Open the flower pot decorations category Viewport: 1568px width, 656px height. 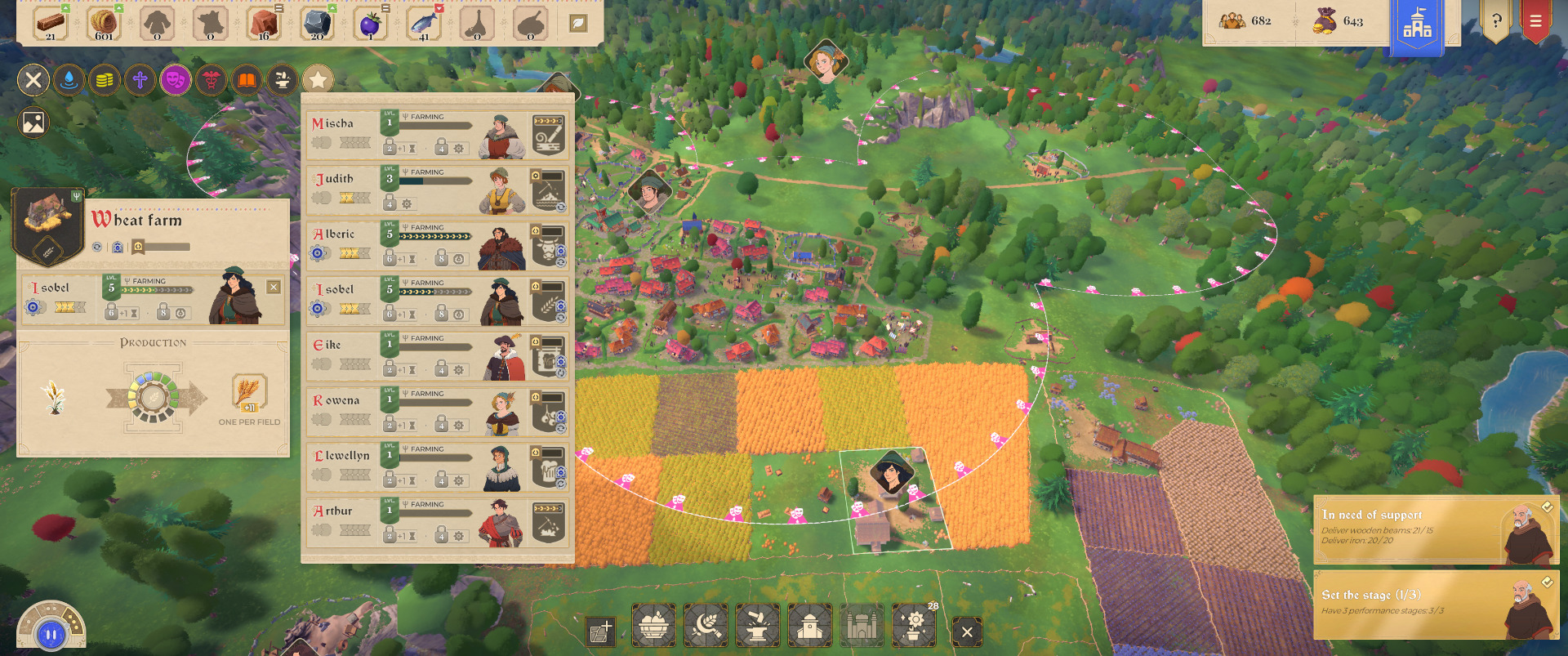(915, 627)
